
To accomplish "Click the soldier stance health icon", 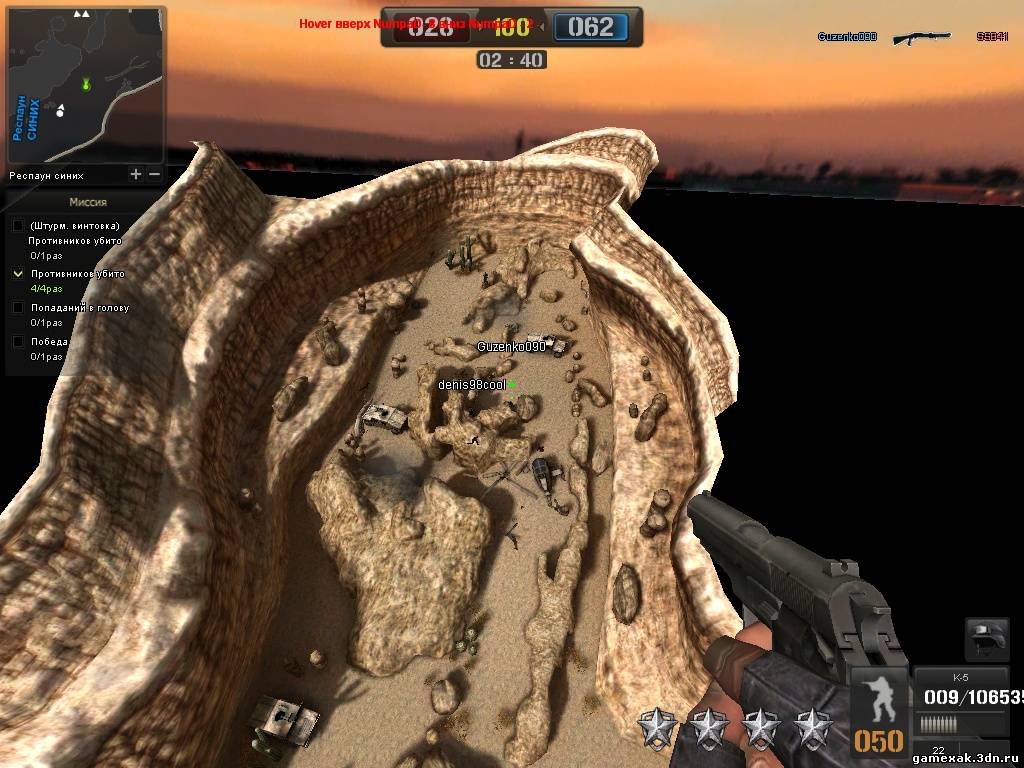I will point(879,698).
